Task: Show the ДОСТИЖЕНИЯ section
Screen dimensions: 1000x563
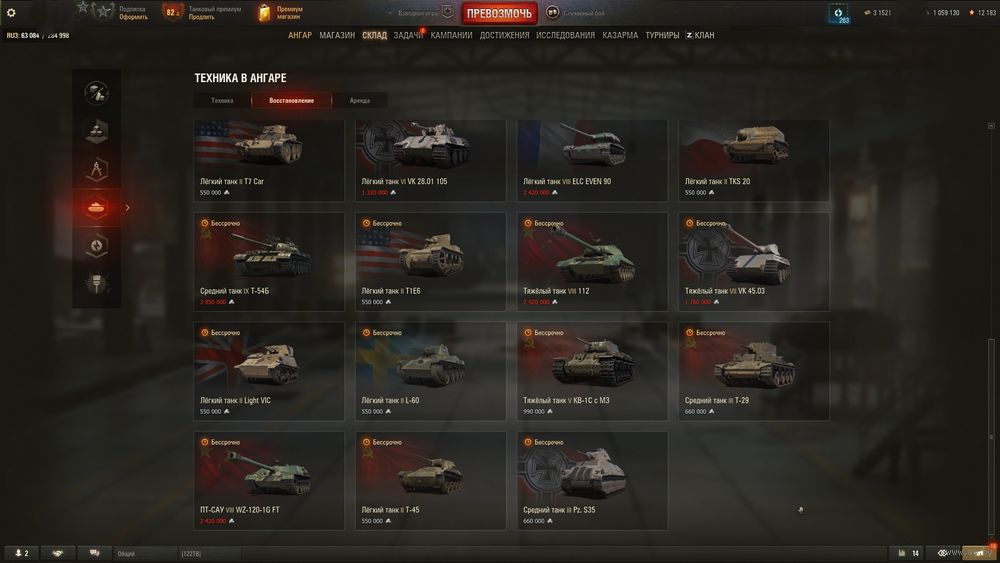Action: [504, 35]
